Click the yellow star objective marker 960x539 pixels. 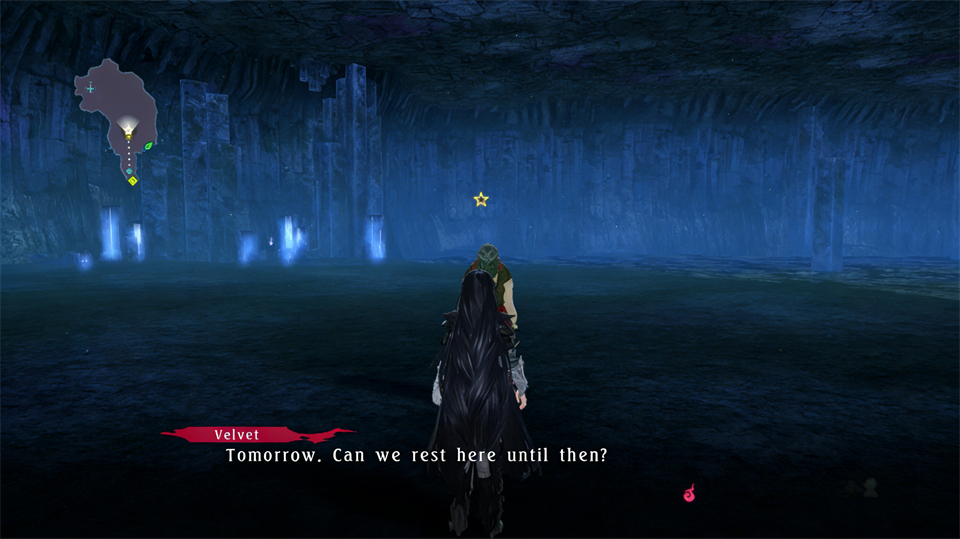coord(481,200)
